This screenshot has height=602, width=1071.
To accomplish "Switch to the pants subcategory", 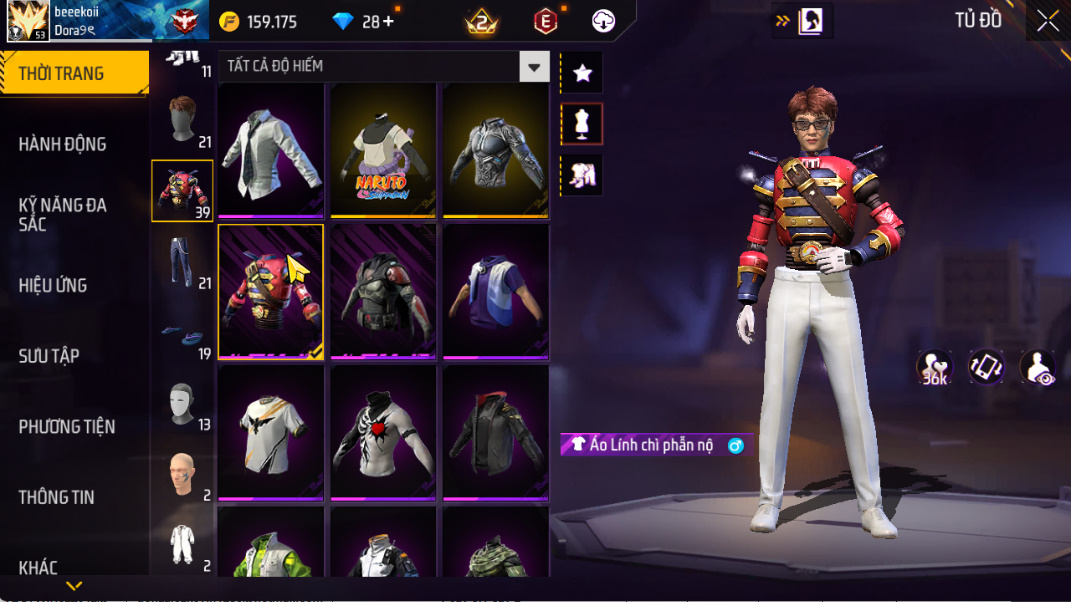I will (181, 261).
